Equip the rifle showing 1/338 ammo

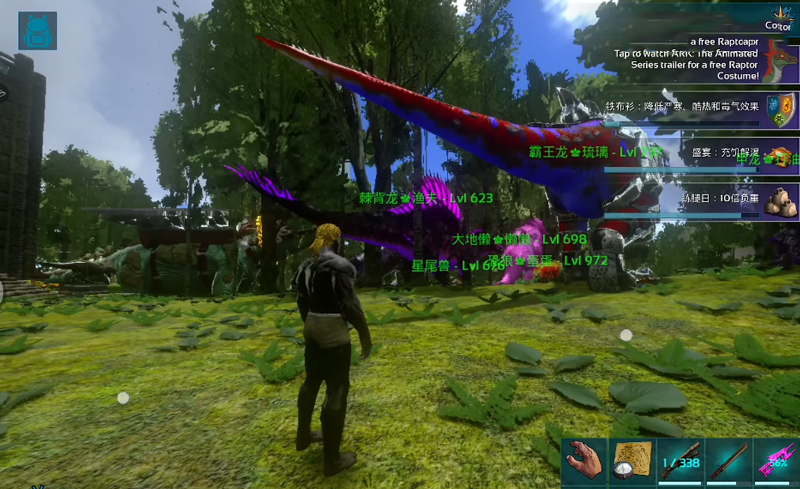(680, 462)
